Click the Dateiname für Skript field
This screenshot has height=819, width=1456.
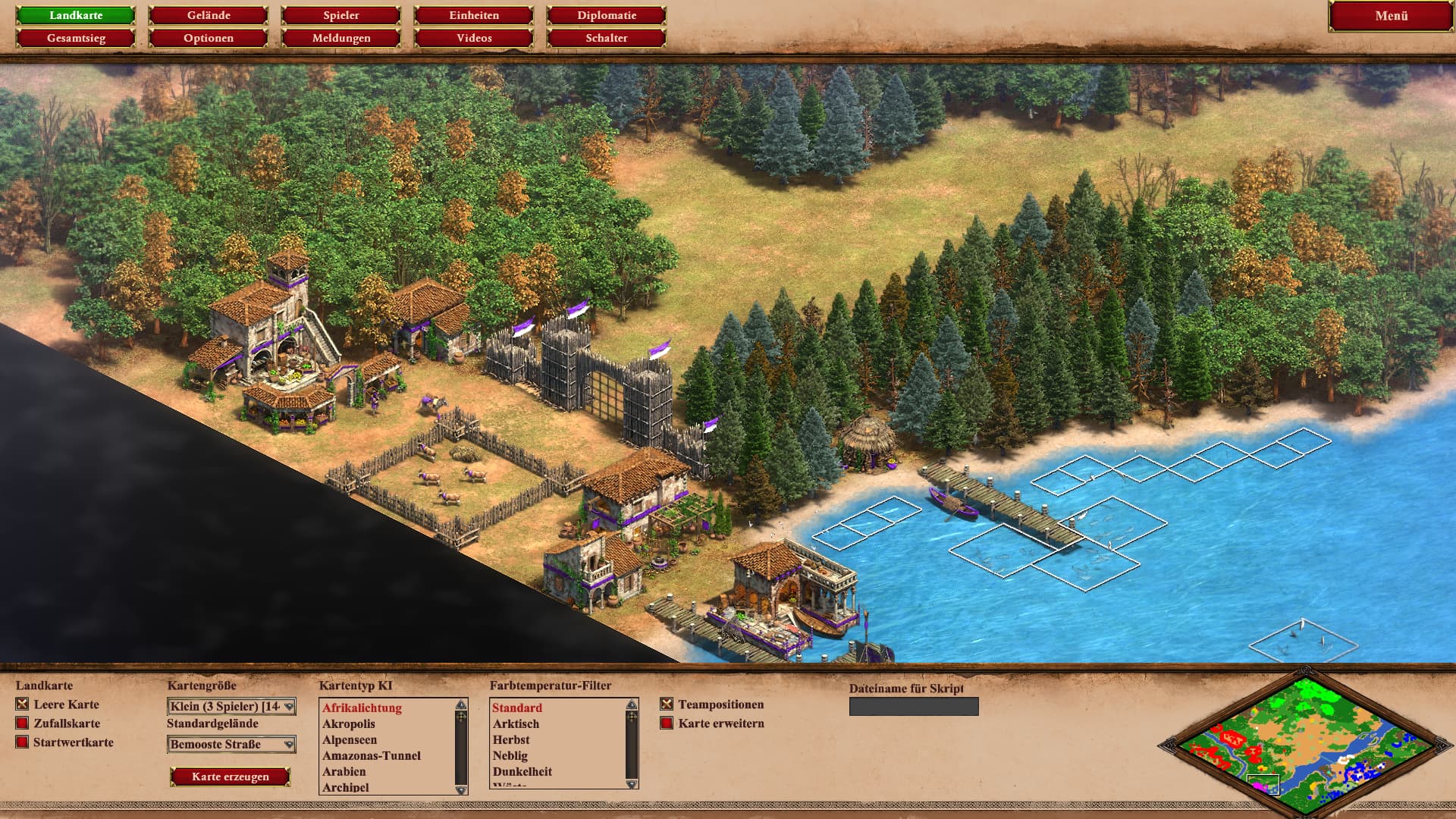point(914,707)
